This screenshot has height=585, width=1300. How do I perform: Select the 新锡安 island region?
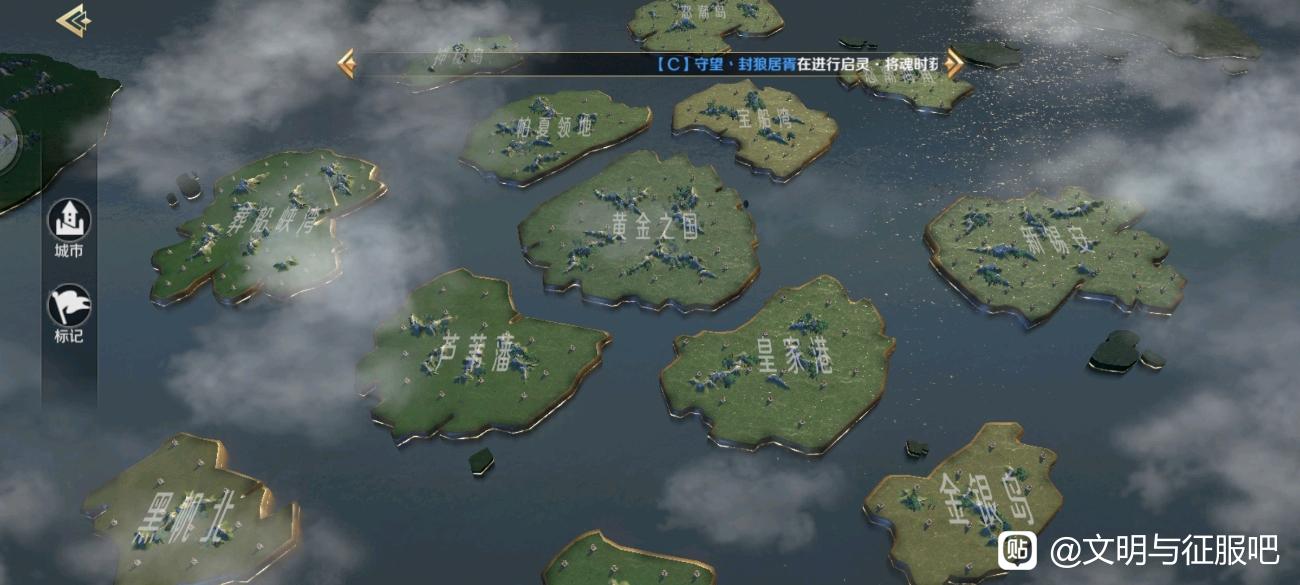tap(1050, 250)
